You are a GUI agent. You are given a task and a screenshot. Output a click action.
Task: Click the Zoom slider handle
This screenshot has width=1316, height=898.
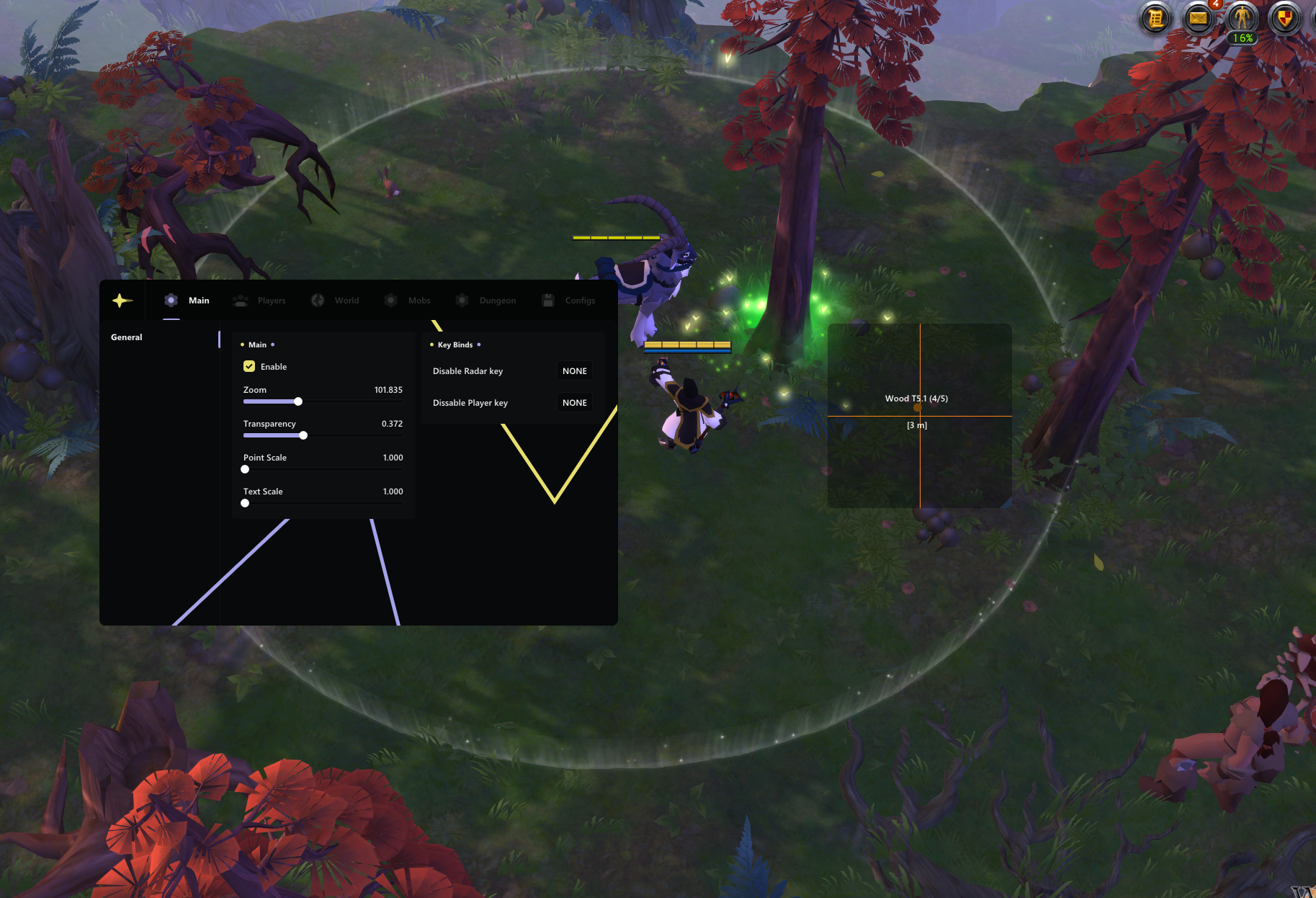[x=298, y=401]
